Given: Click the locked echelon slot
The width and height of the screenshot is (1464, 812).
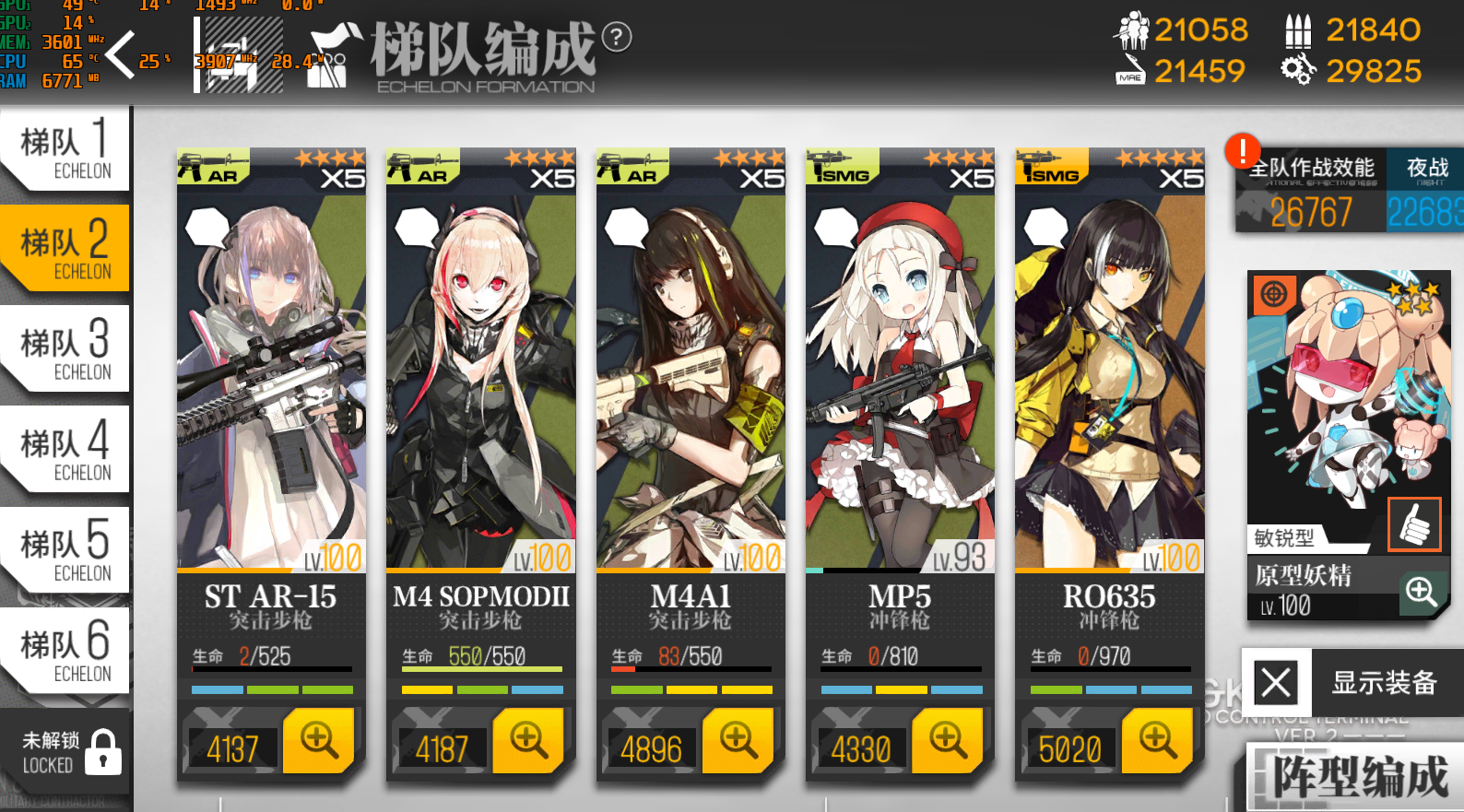Looking at the screenshot, I should [65, 752].
